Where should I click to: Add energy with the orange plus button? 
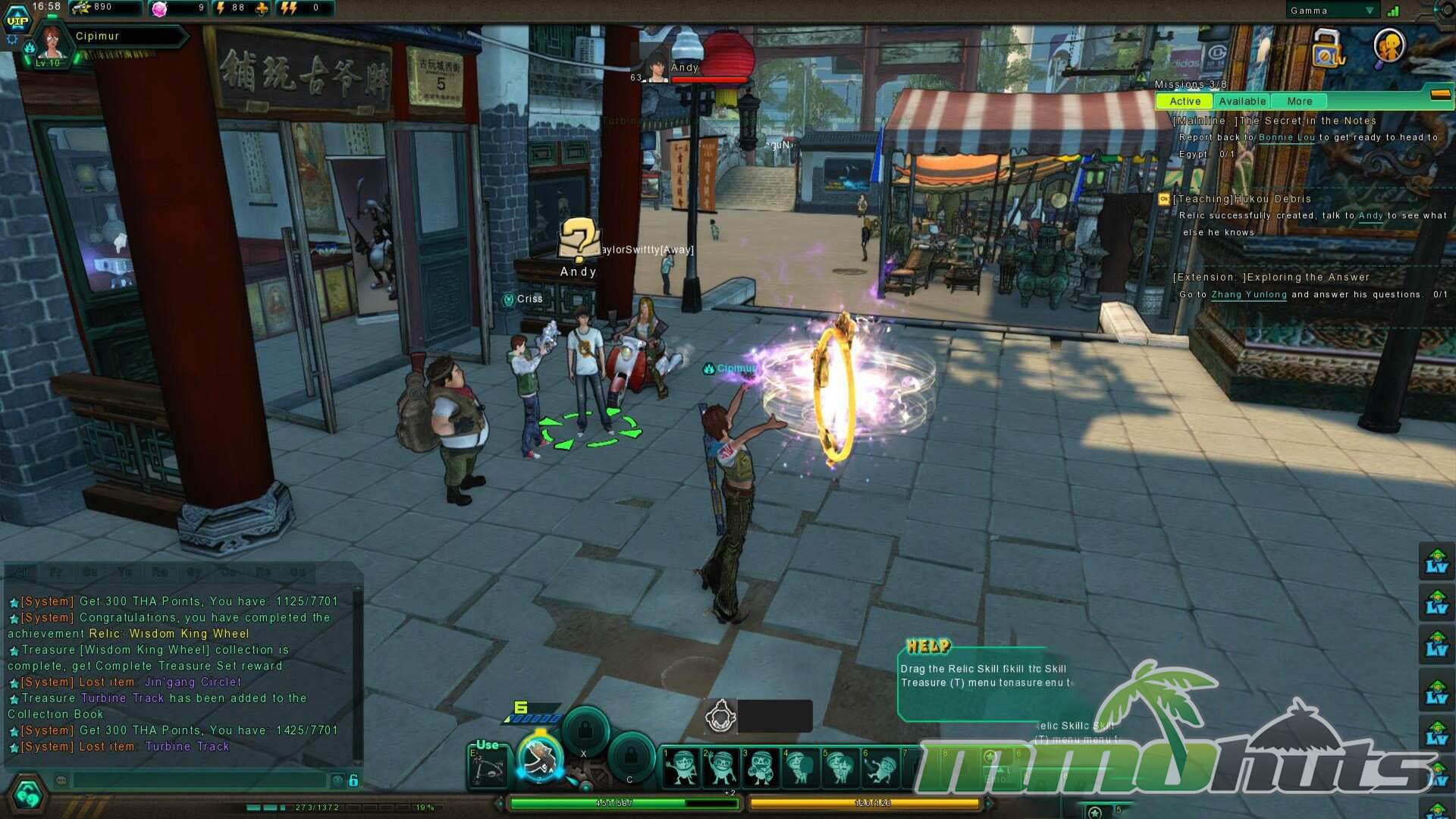pos(262,8)
